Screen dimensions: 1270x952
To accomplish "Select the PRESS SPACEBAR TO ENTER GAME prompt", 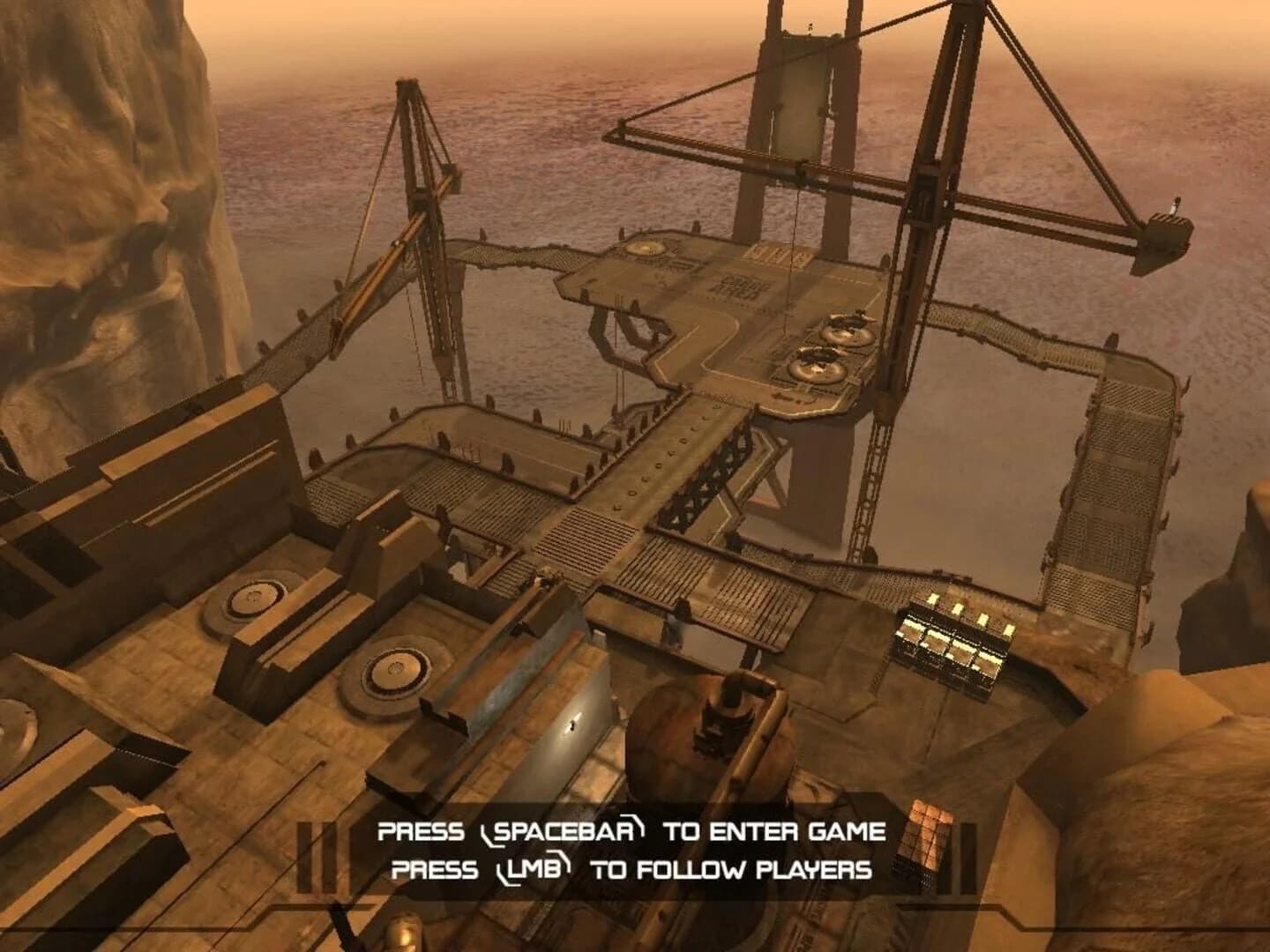I will click(x=631, y=829).
